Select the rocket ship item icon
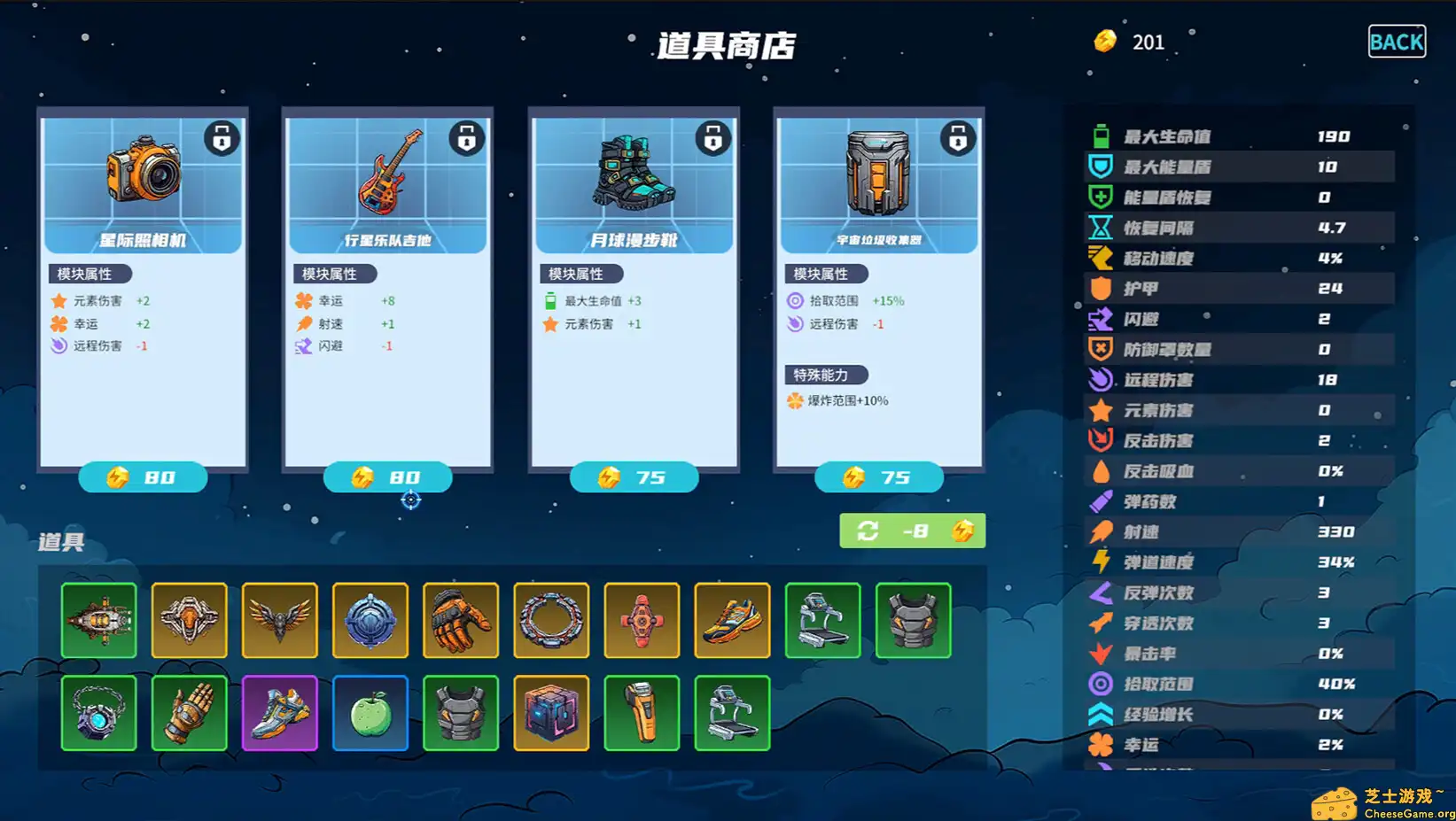The height and width of the screenshot is (821, 1456). pyautogui.click(x=99, y=620)
